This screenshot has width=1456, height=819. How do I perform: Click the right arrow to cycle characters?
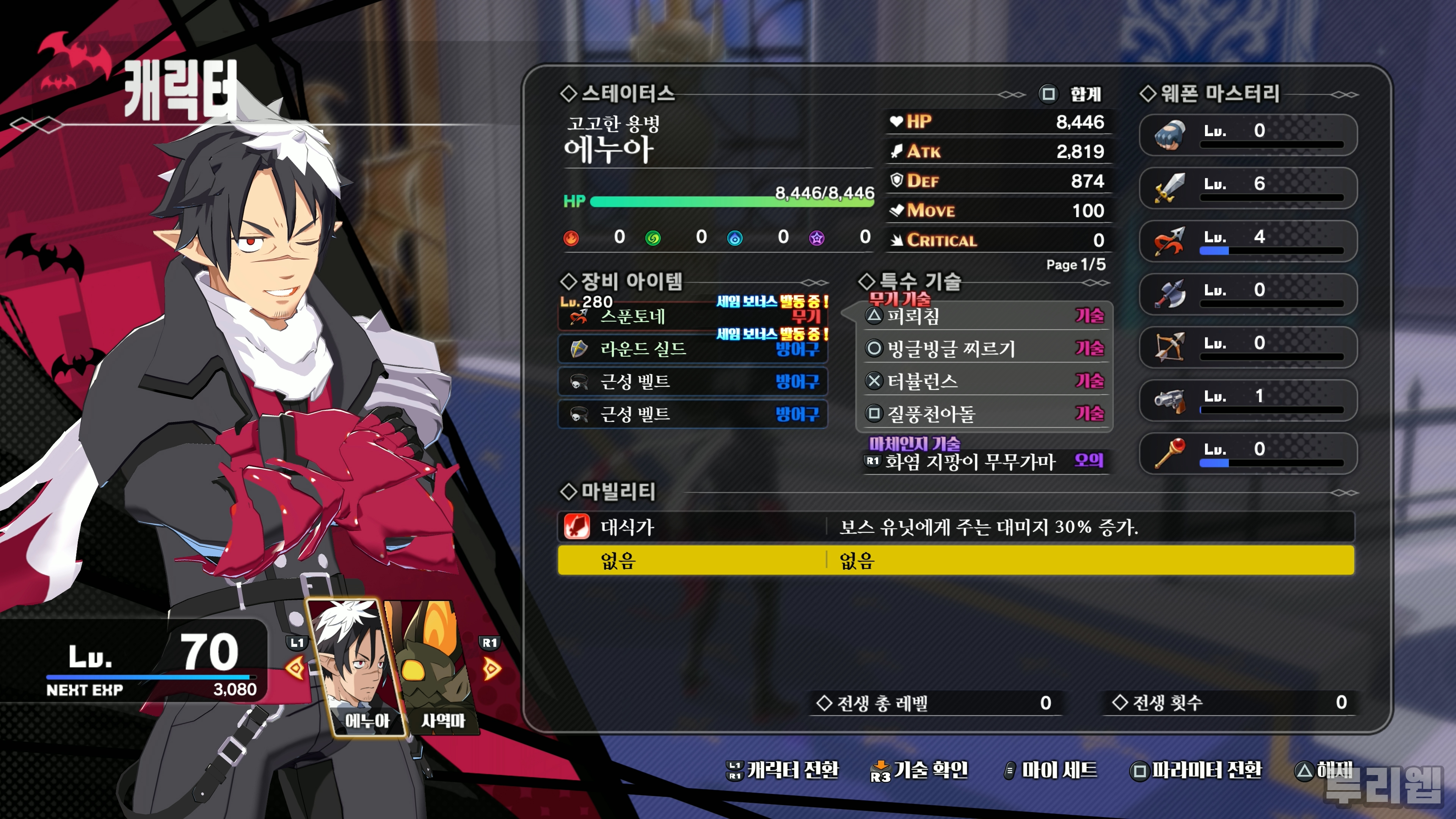491,668
